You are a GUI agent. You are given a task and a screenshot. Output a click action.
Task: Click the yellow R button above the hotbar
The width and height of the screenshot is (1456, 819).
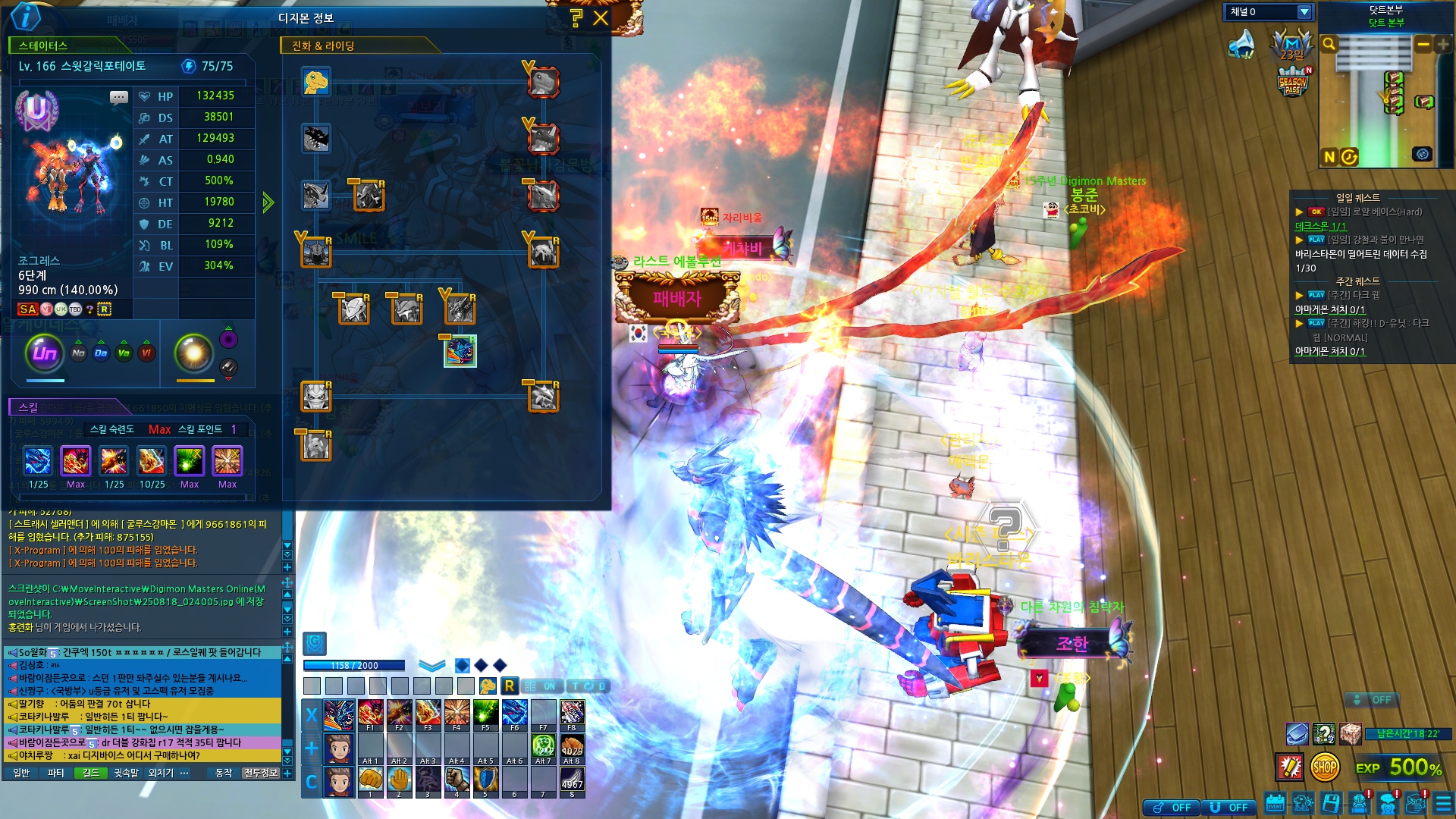point(509,686)
